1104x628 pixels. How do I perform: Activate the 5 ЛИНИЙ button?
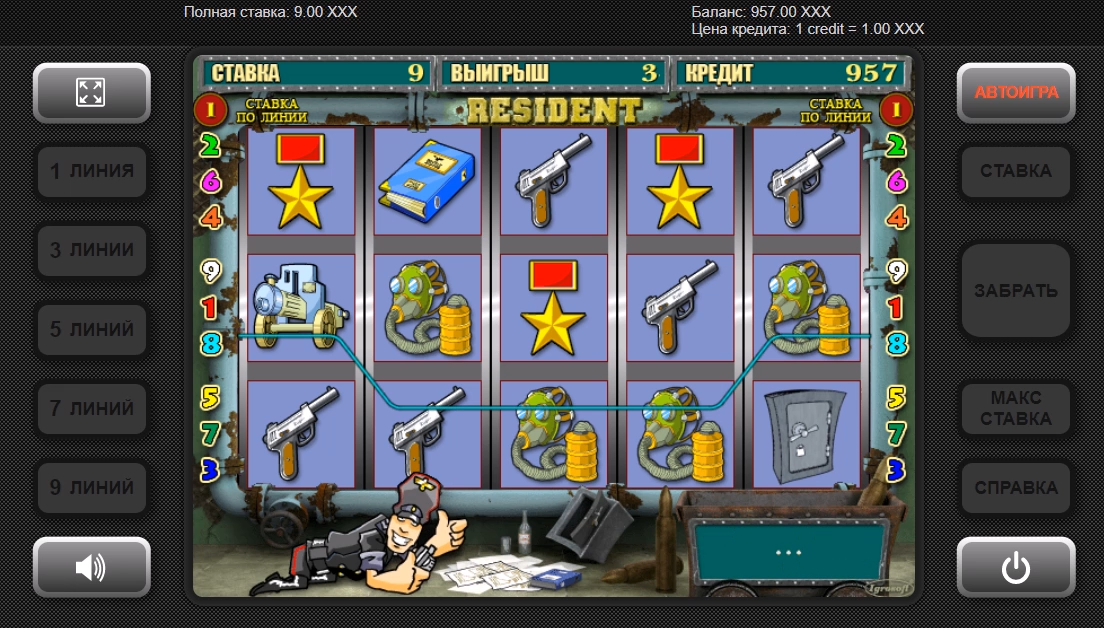point(91,329)
